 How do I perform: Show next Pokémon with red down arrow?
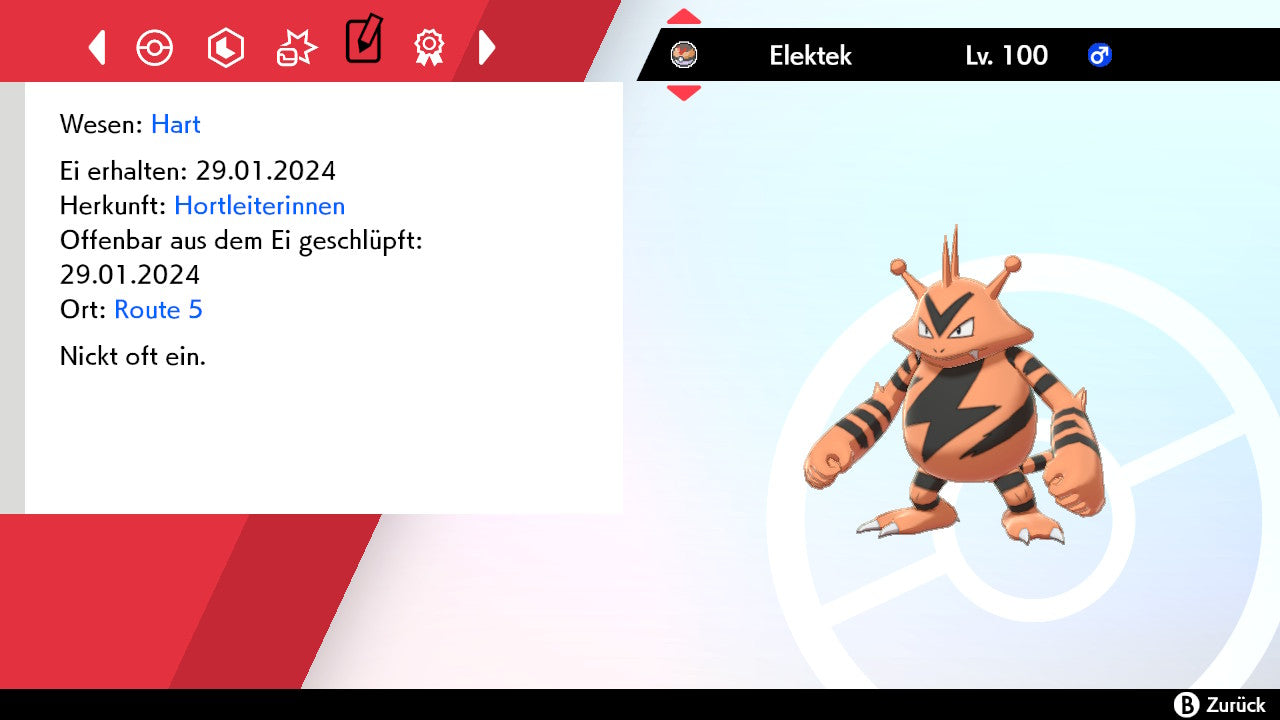(684, 93)
